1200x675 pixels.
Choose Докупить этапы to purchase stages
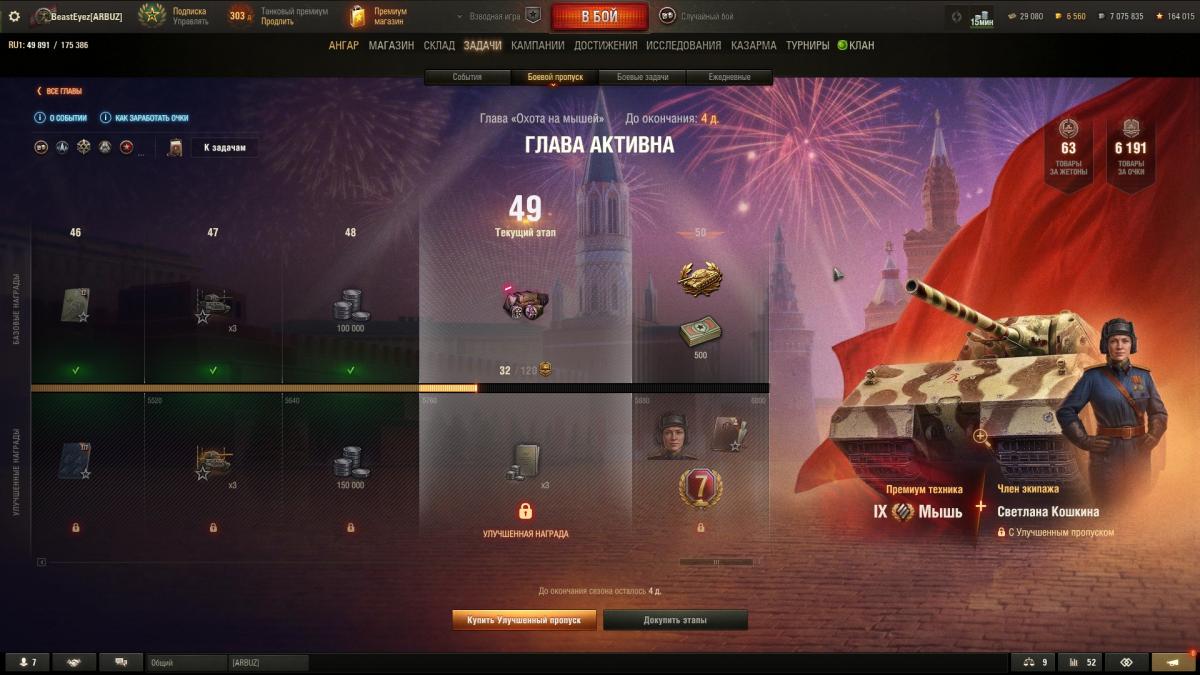coord(675,620)
